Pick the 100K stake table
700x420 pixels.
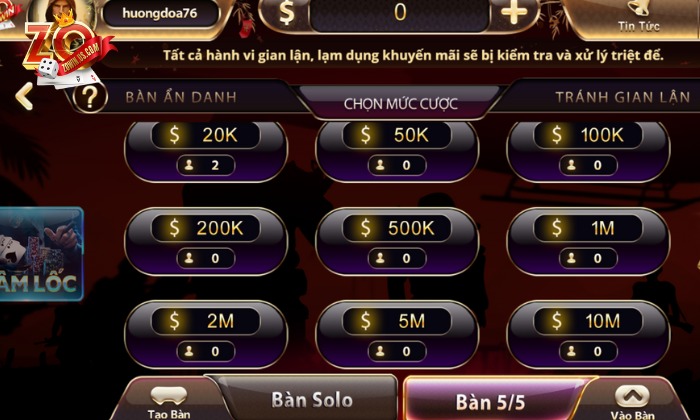point(588,148)
